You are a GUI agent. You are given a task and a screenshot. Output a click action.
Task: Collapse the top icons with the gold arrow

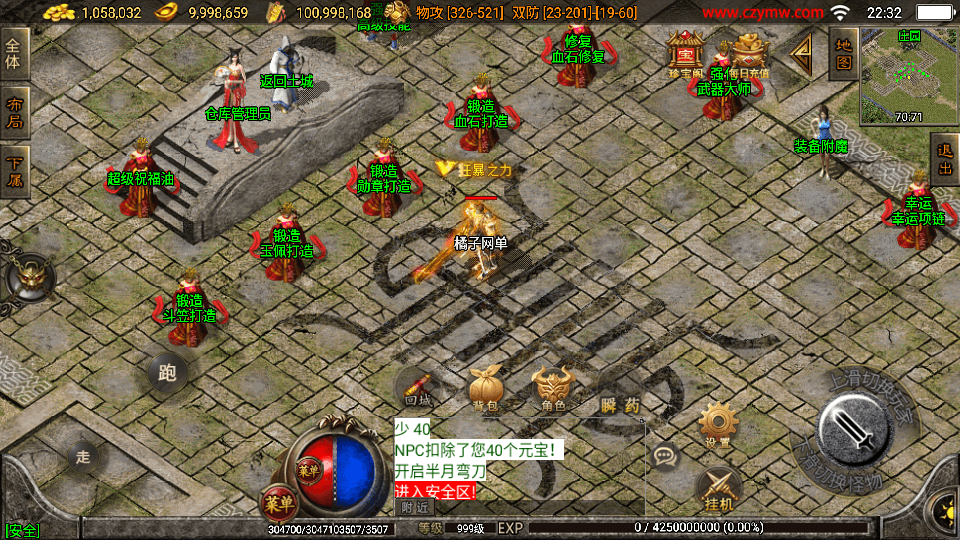click(x=802, y=56)
